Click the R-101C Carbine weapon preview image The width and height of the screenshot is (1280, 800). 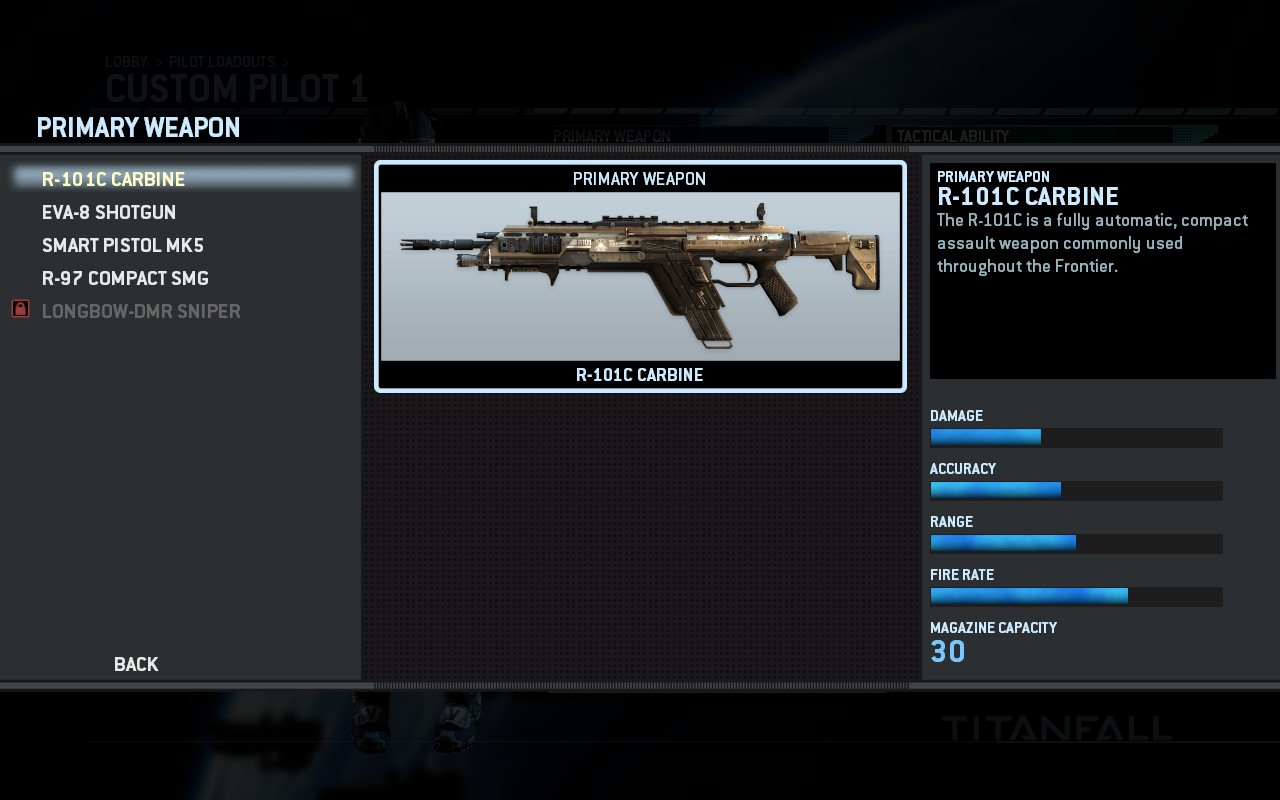[640, 276]
